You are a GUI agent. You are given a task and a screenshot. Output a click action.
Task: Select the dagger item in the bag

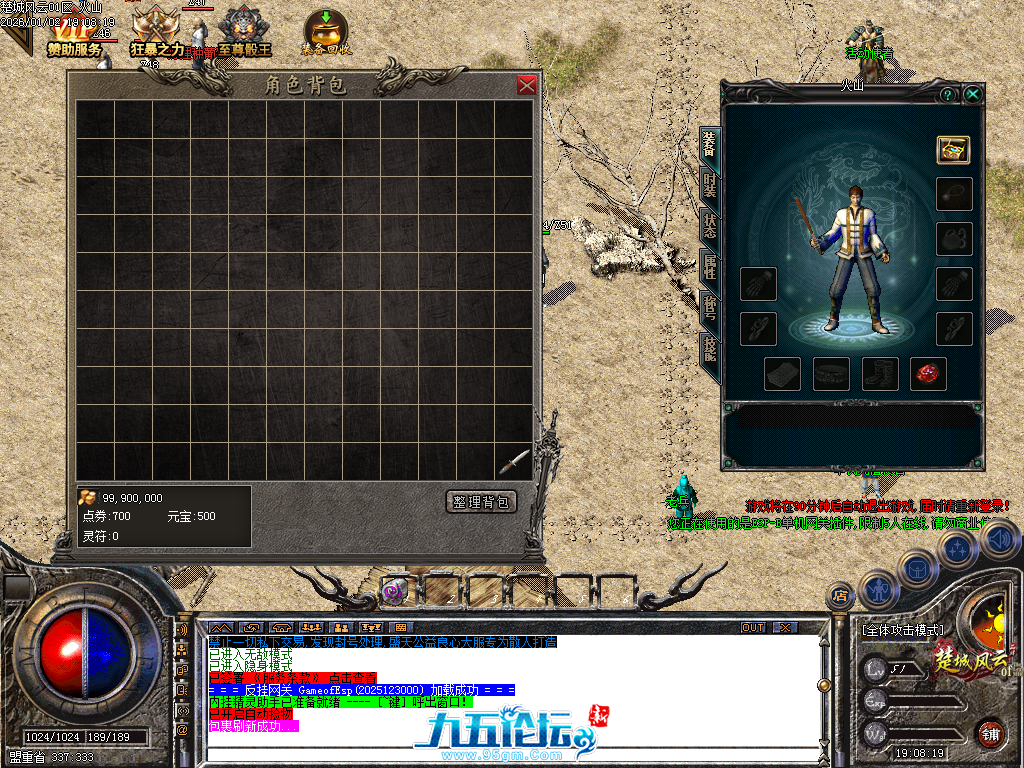514,460
